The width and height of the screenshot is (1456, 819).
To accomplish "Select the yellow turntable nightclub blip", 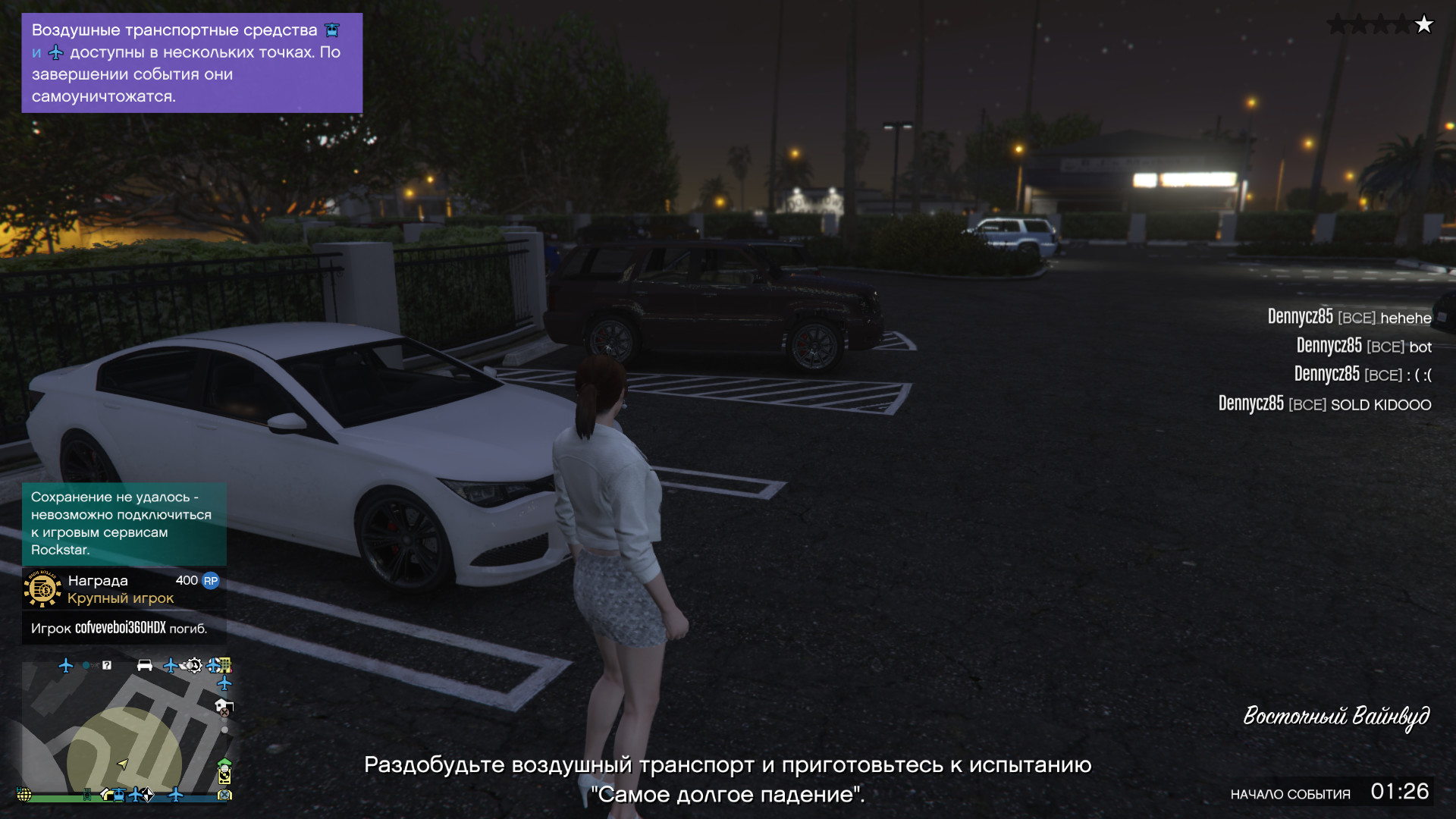I will tap(224, 776).
